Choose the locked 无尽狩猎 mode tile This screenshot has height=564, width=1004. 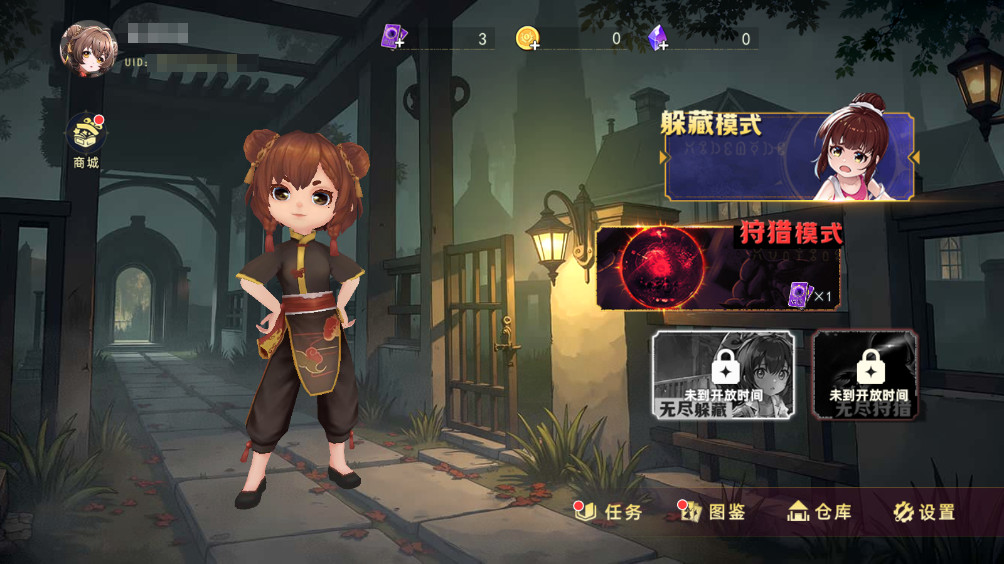click(864, 375)
